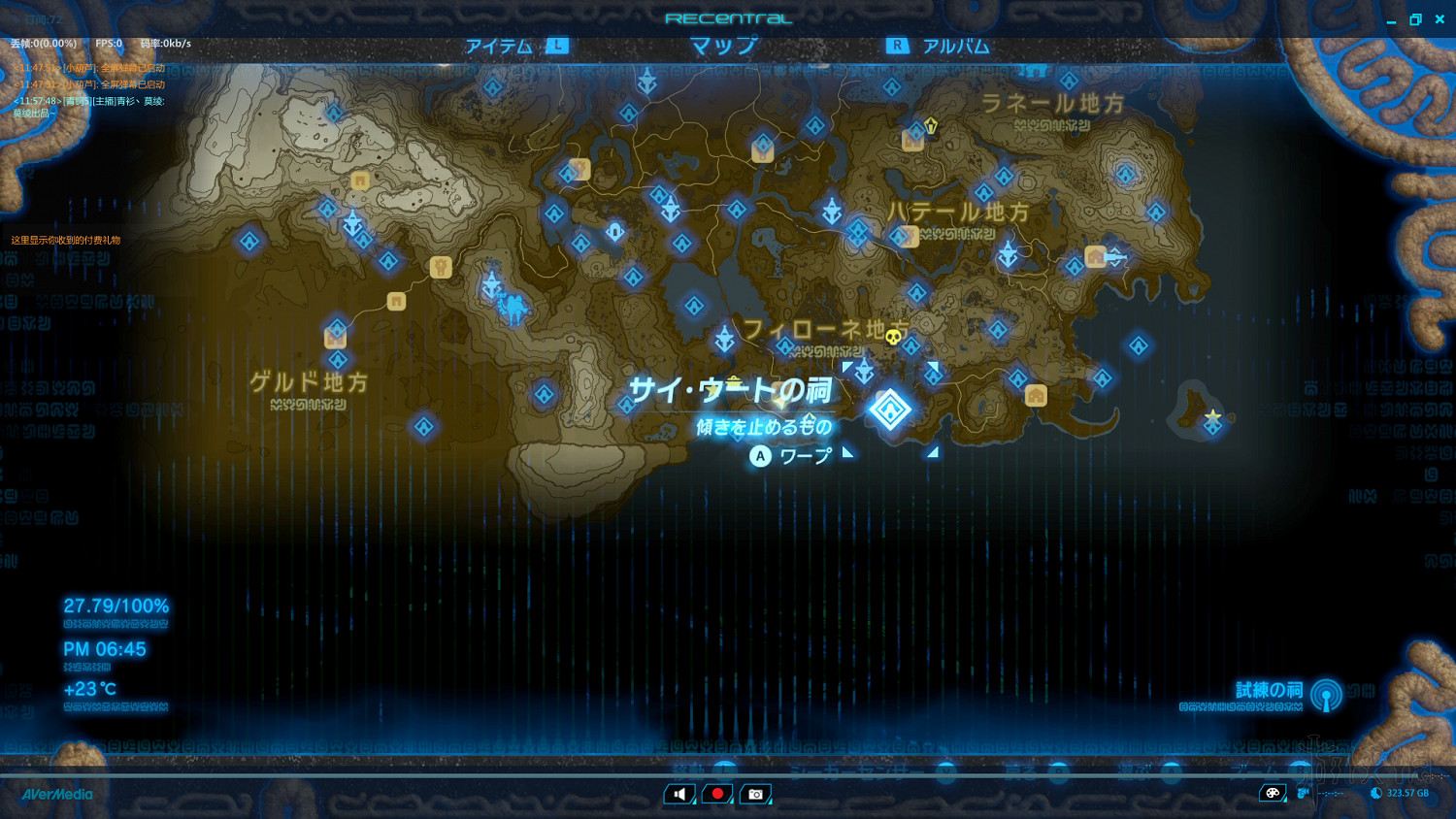Toggle mute with the speaker icon
The image size is (1456, 819).
pos(679,794)
